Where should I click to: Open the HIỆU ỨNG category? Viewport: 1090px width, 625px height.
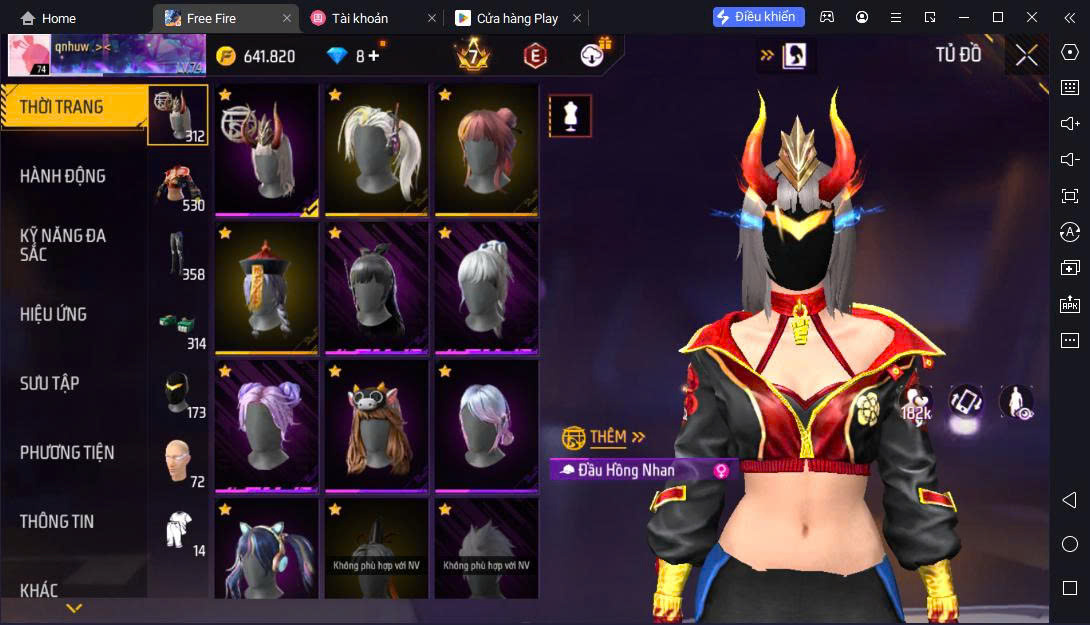coord(54,314)
